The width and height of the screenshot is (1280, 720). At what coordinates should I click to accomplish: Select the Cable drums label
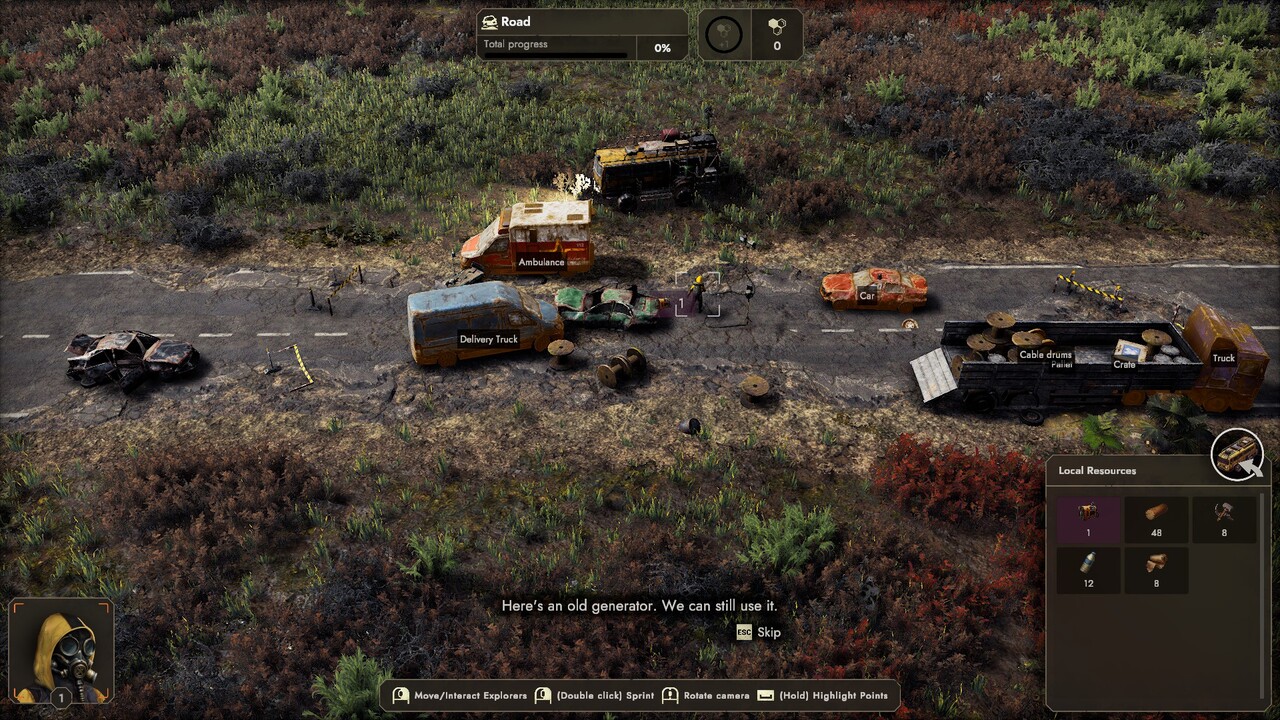(x=1045, y=355)
